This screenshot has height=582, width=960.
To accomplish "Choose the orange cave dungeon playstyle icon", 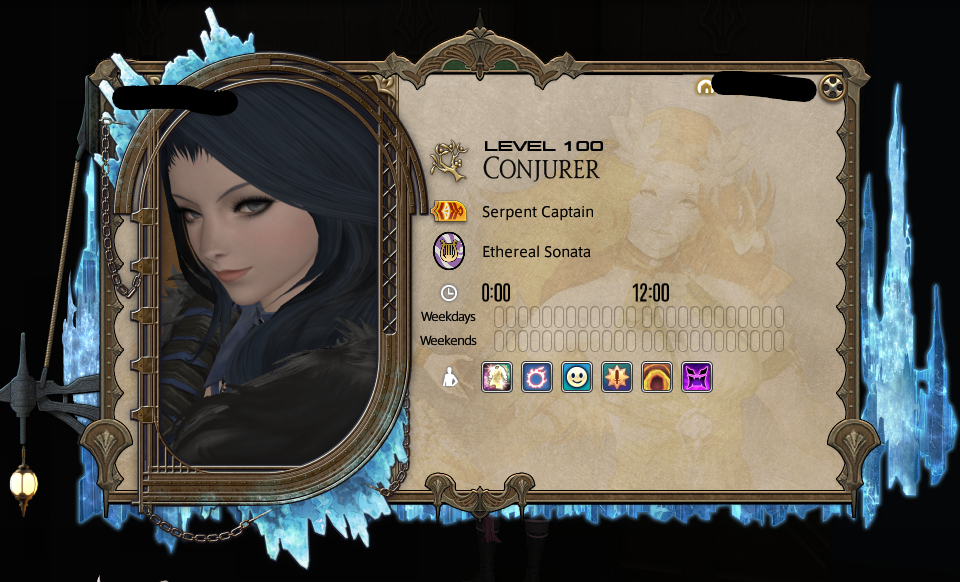I will 657,377.
